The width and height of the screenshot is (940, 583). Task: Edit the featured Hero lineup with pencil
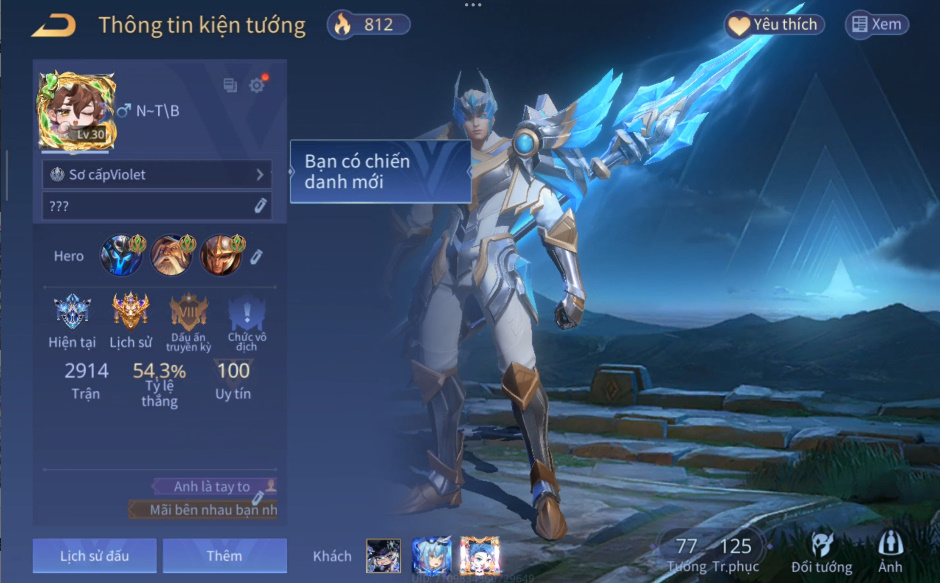pyautogui.click(x=256, y=257)
